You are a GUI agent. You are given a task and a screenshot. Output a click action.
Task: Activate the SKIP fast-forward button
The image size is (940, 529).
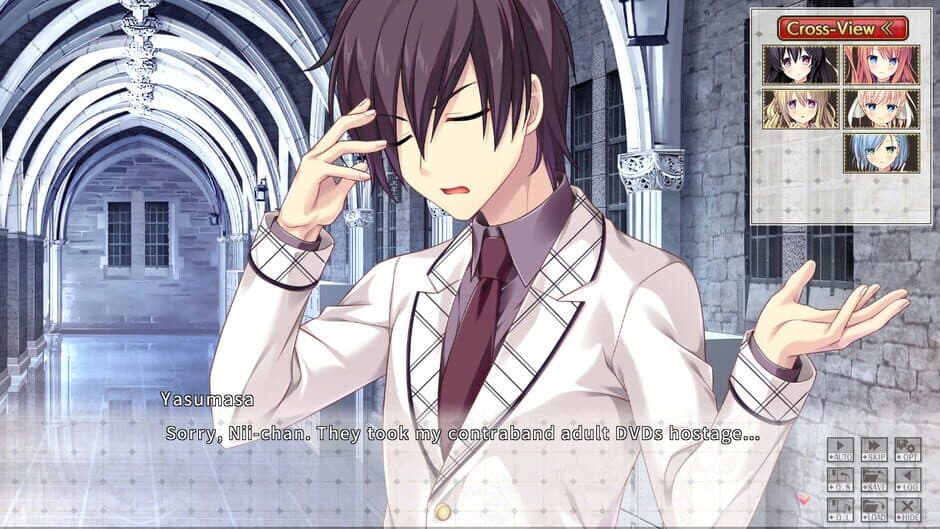click(x=875, y=450)
